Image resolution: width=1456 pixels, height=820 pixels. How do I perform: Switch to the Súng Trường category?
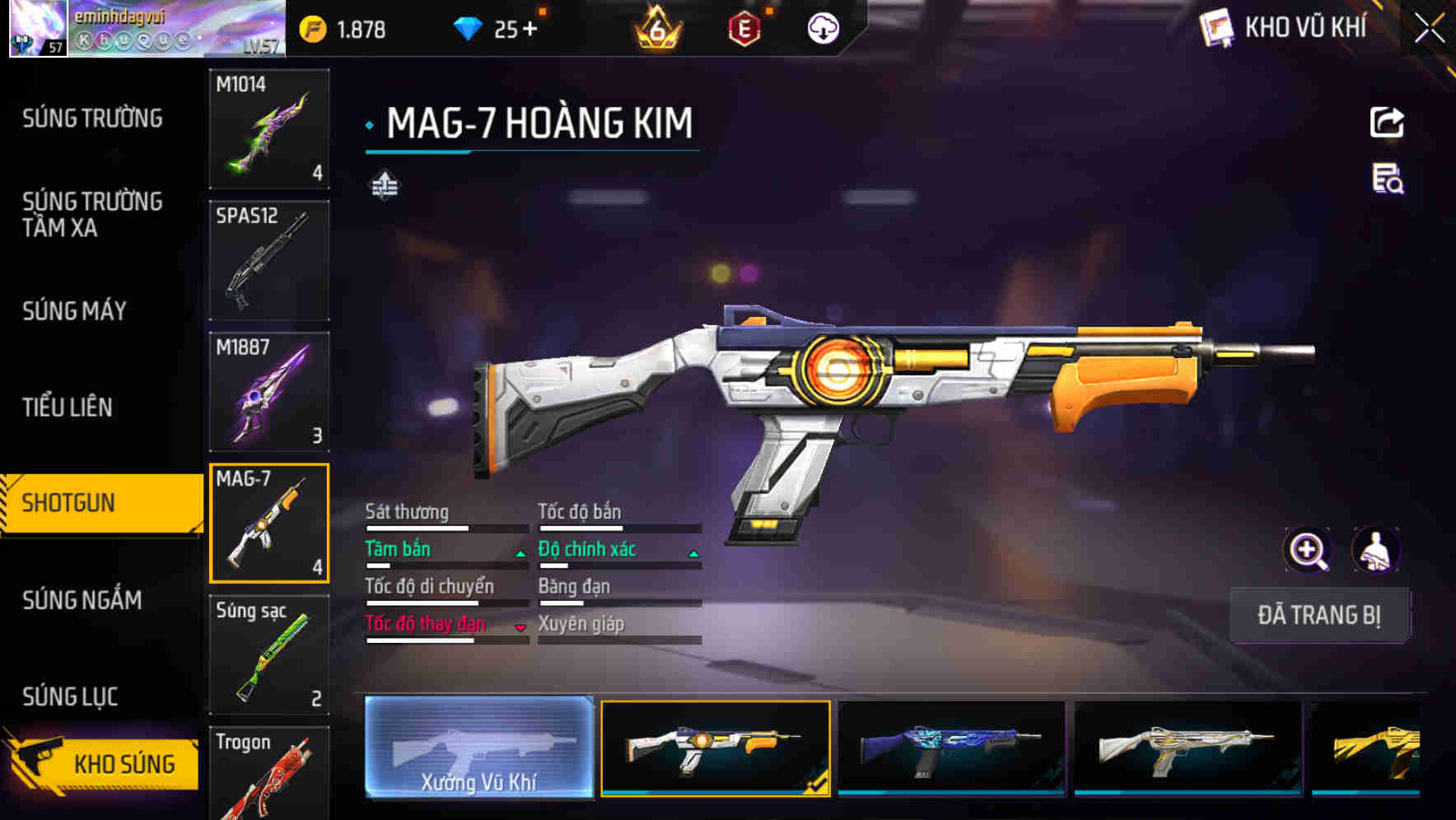pyautogui.click(x=92, y=119)
